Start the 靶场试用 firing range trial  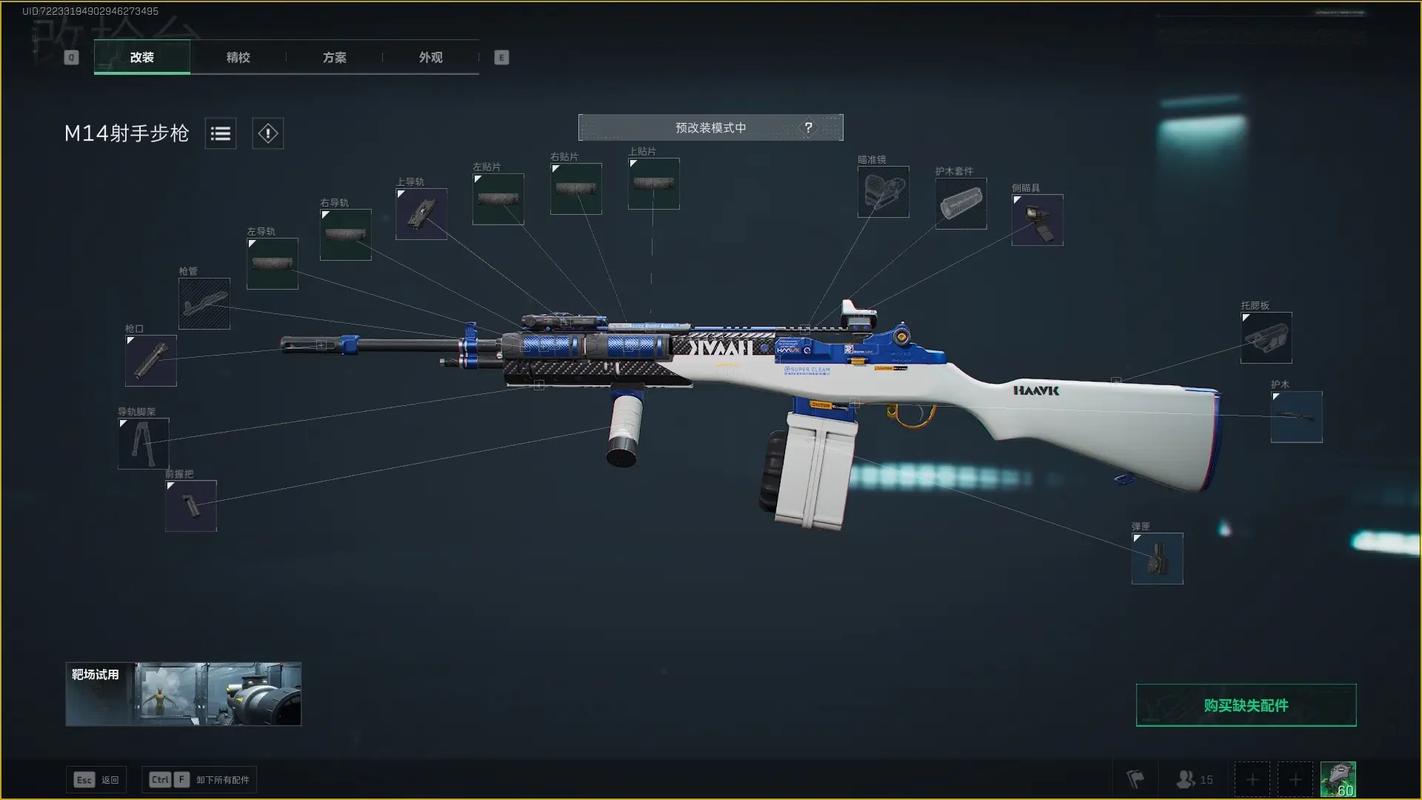tap(183, 693)
